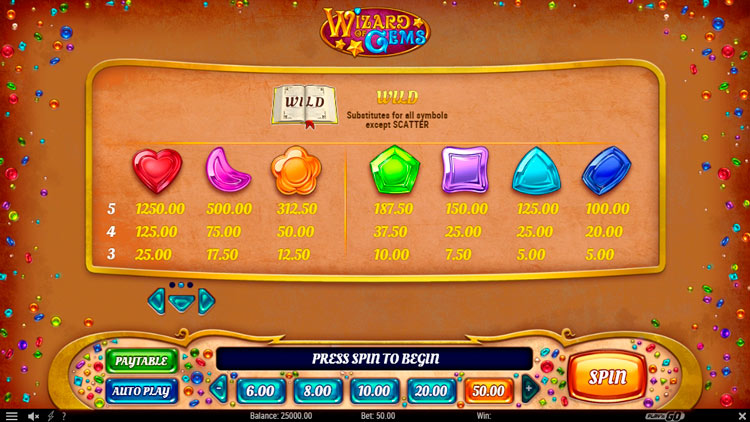
Task: Choose the 8.00 bet value
Action: (317, 390)
